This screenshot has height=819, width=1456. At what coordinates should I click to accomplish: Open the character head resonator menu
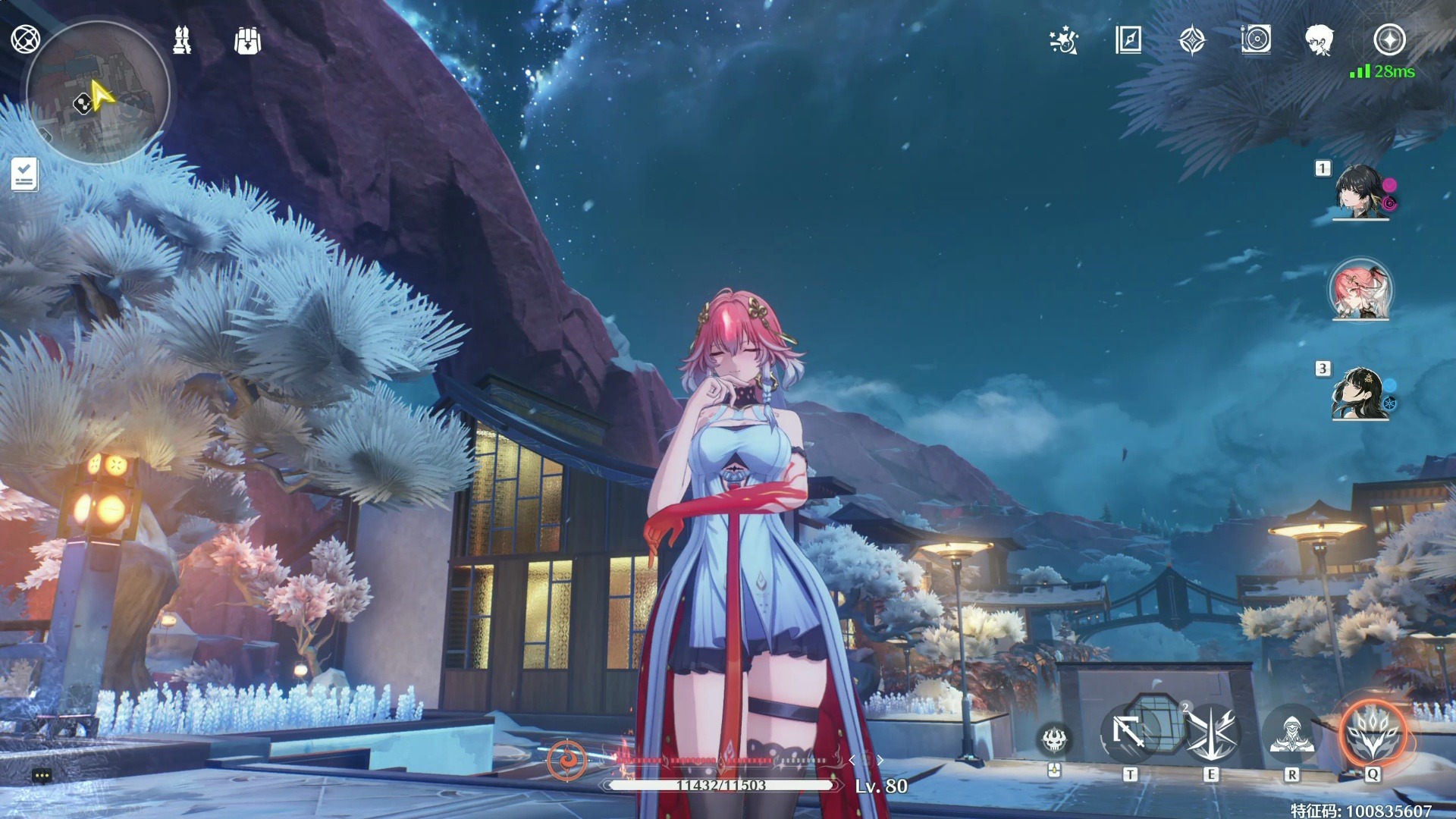coord(1319,40)
